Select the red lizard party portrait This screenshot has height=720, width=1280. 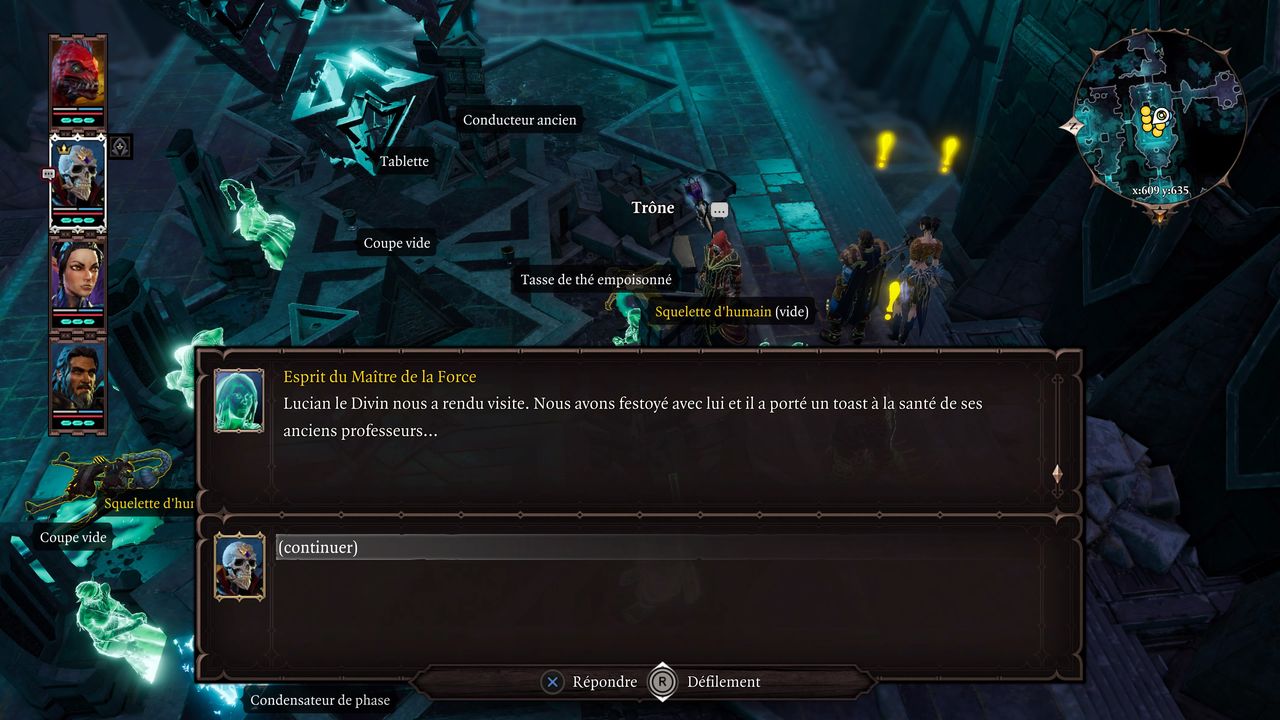[x=78, y=73]
